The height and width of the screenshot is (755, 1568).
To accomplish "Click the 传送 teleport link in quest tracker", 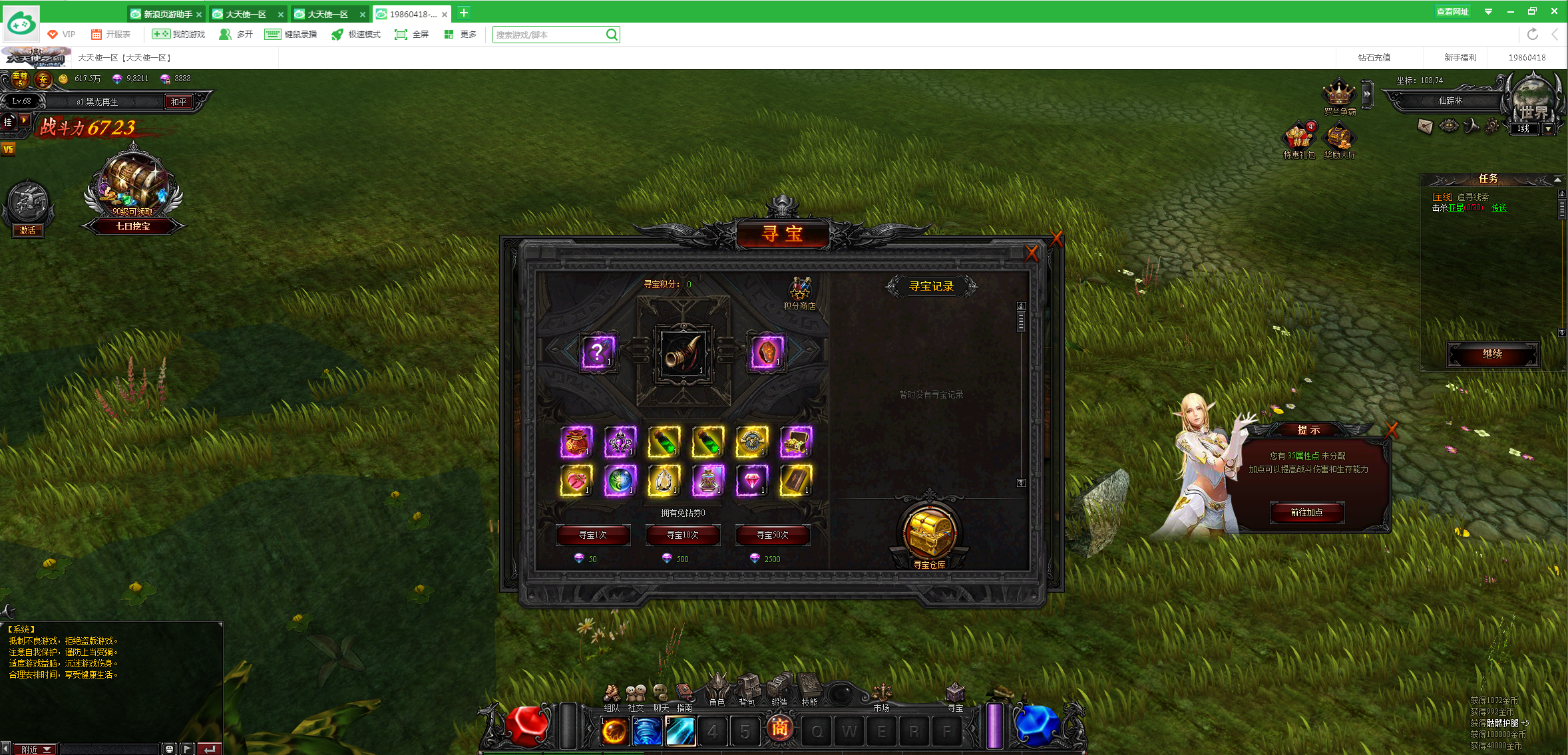I will [x=1499, y=208].
